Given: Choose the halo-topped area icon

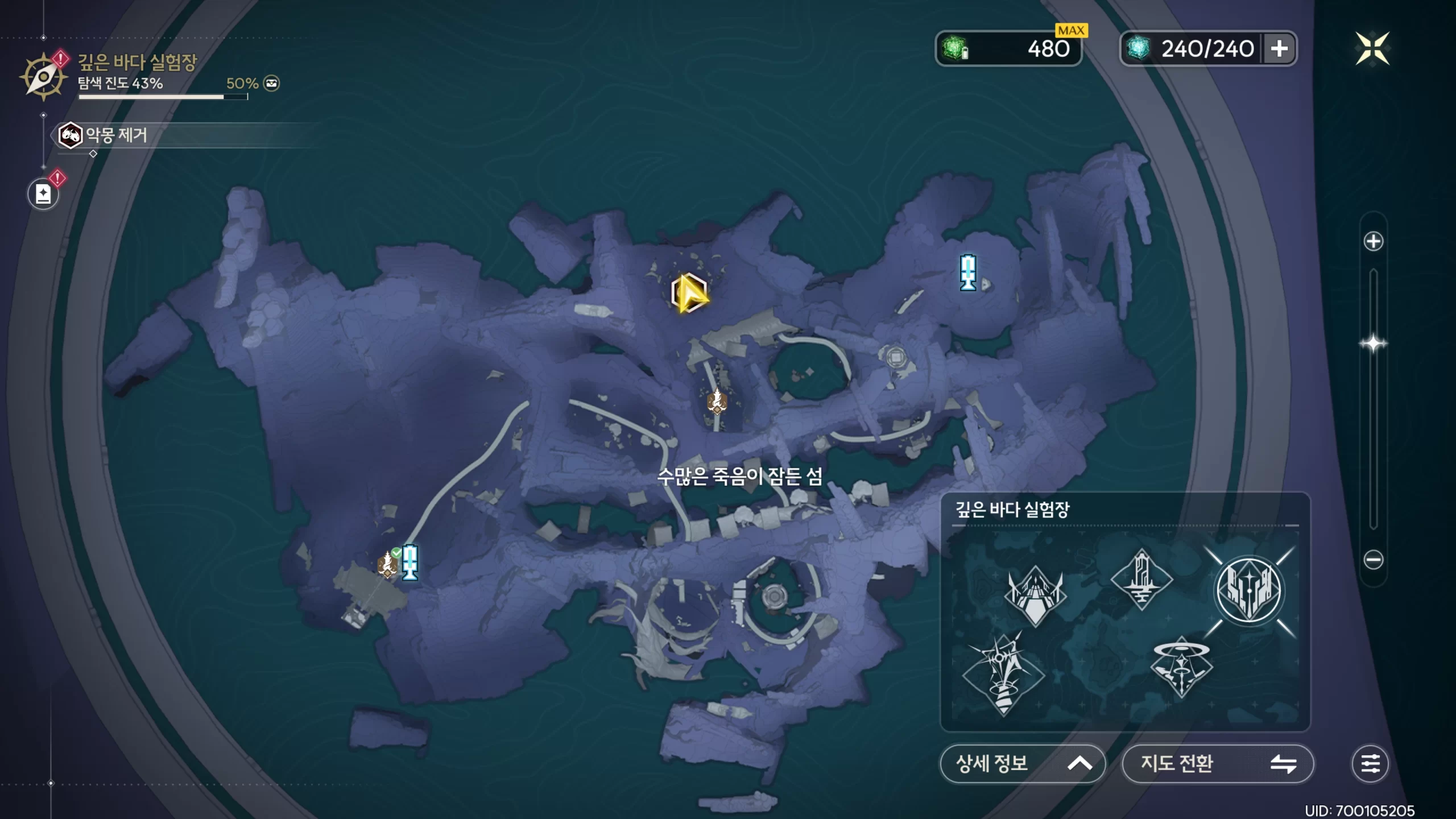Looking at the screenshot, I should click(1181, 667).
